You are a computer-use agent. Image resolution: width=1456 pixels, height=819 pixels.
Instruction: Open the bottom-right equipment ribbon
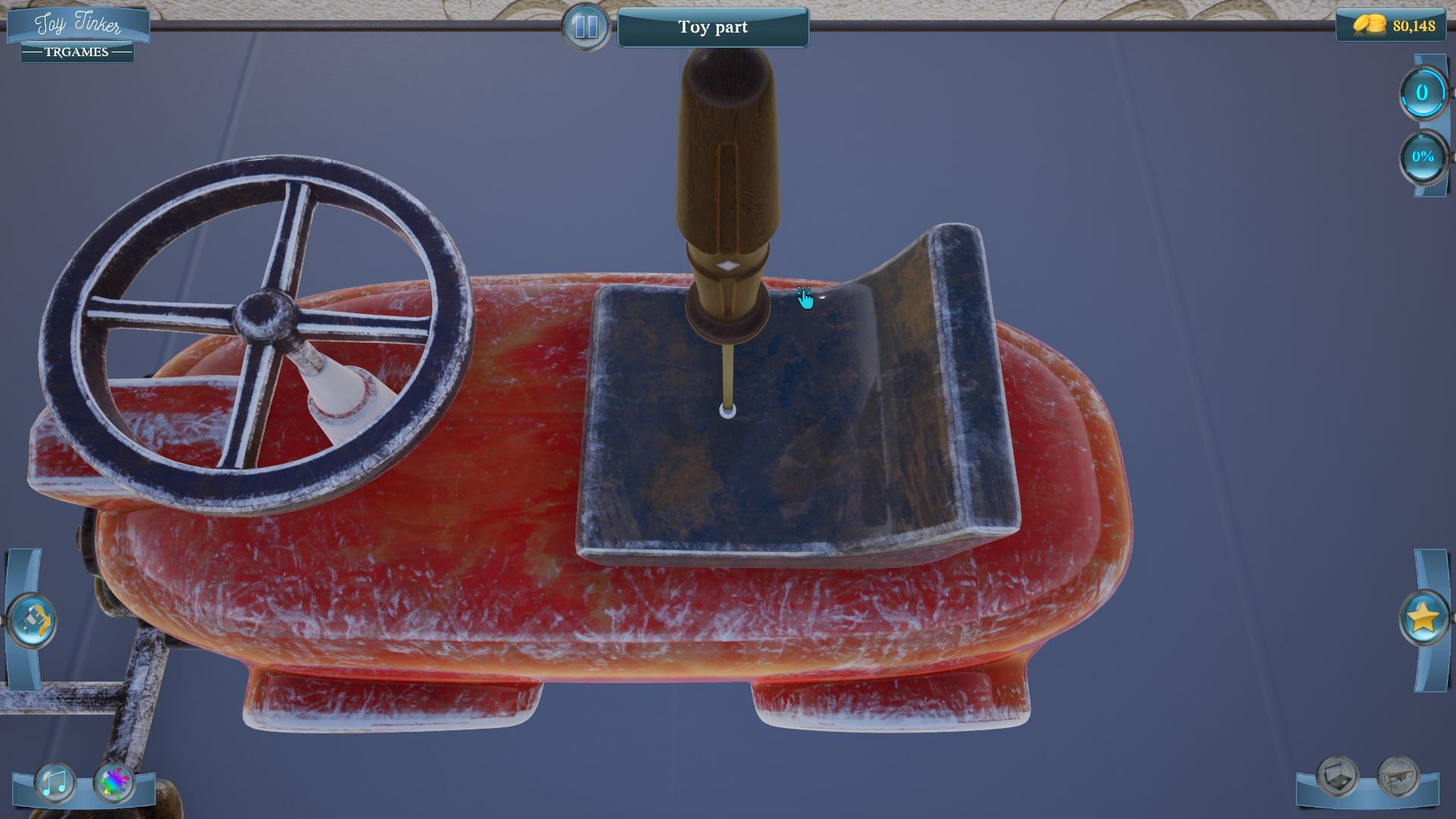[1369, 796]
